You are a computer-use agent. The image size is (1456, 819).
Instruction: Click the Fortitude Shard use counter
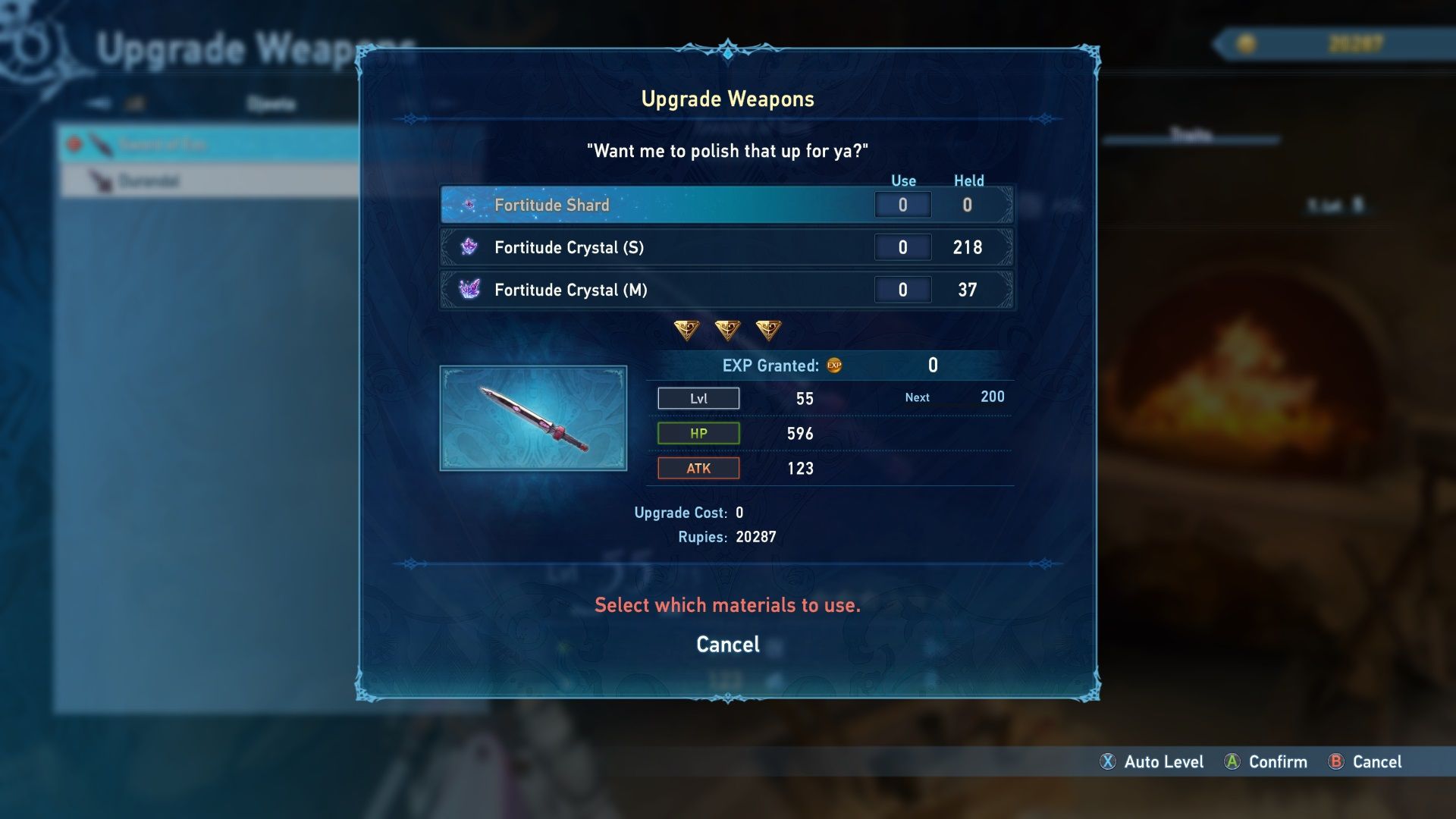pyautogui.click(x=902, y=205)
